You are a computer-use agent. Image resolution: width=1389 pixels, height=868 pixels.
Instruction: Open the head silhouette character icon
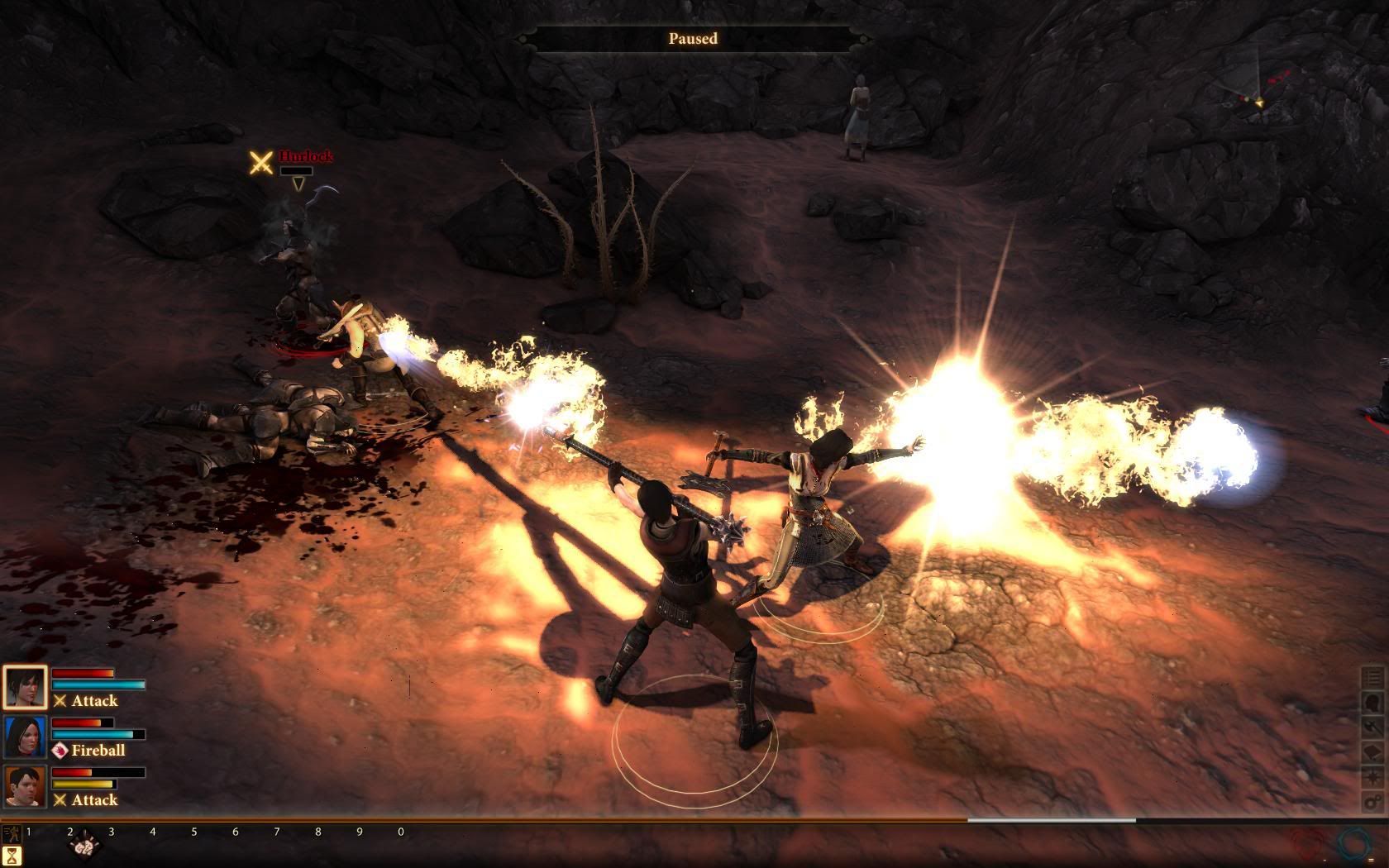coord(1373,702)
